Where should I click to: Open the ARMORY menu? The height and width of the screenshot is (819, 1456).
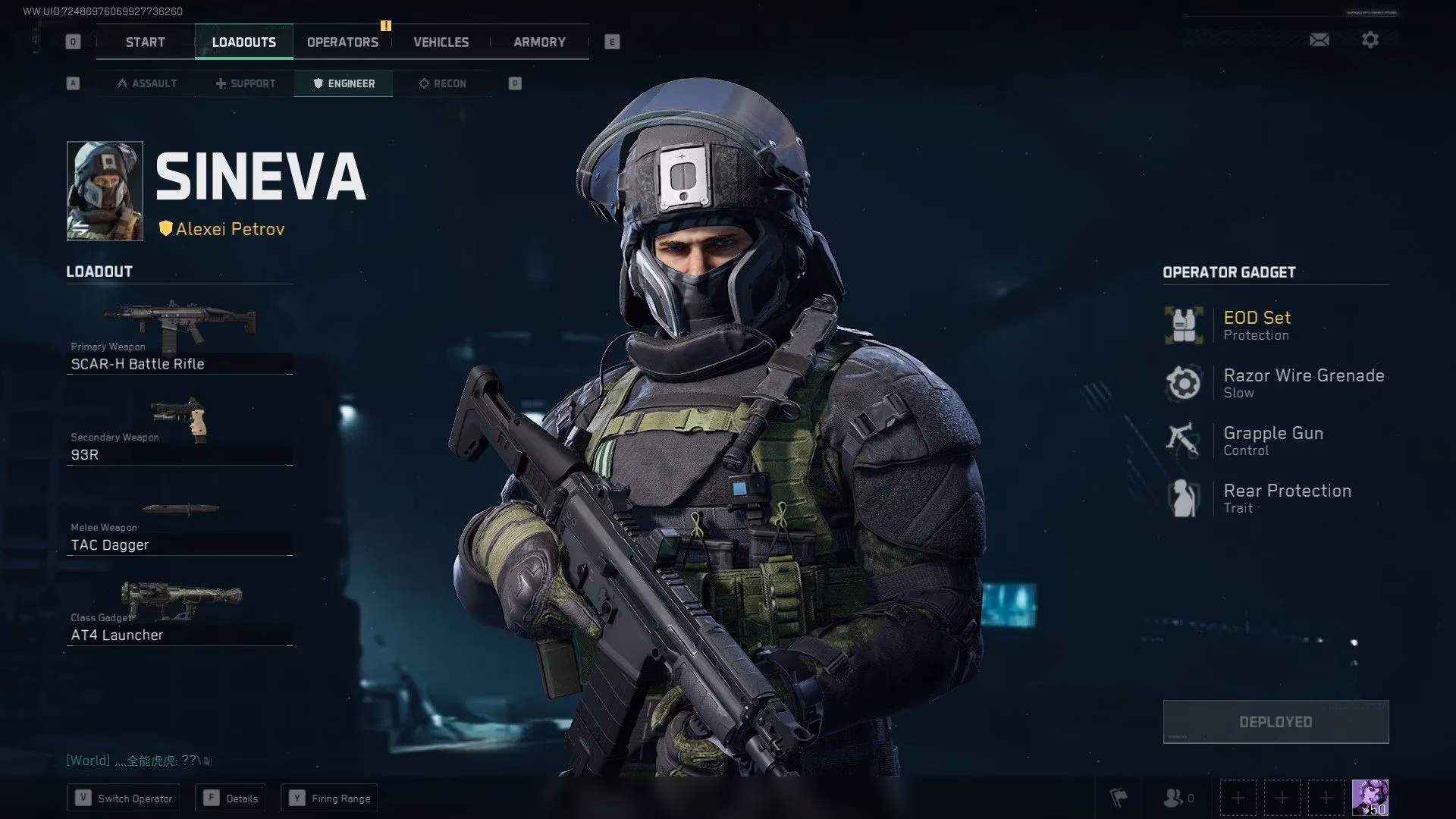[x=538, y=42]
